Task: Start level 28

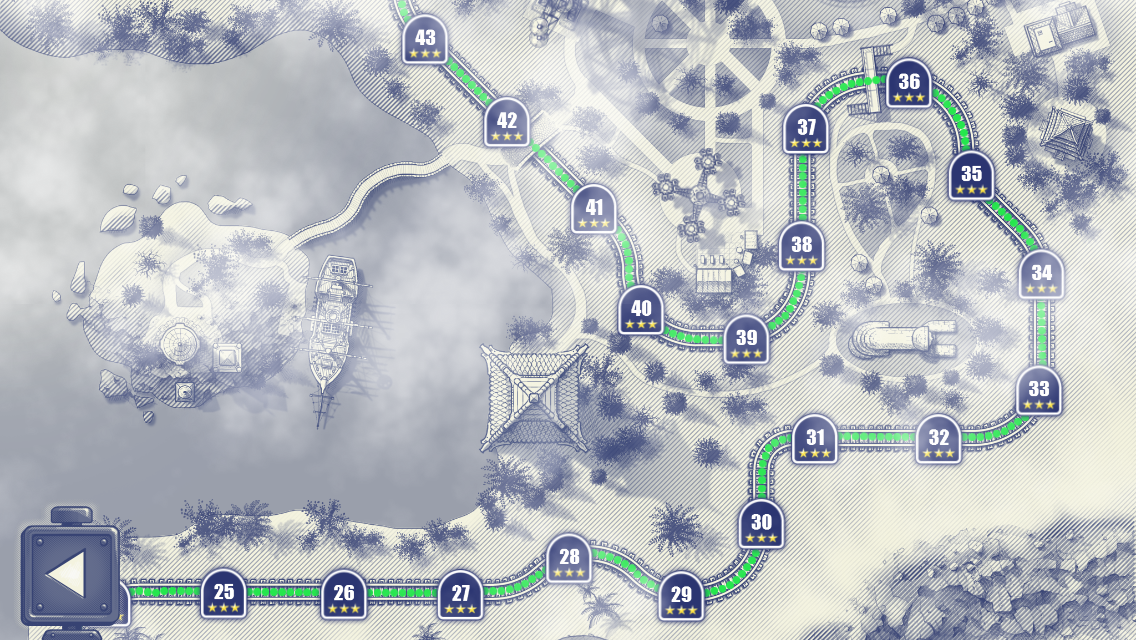Action: tap(569, 559)
